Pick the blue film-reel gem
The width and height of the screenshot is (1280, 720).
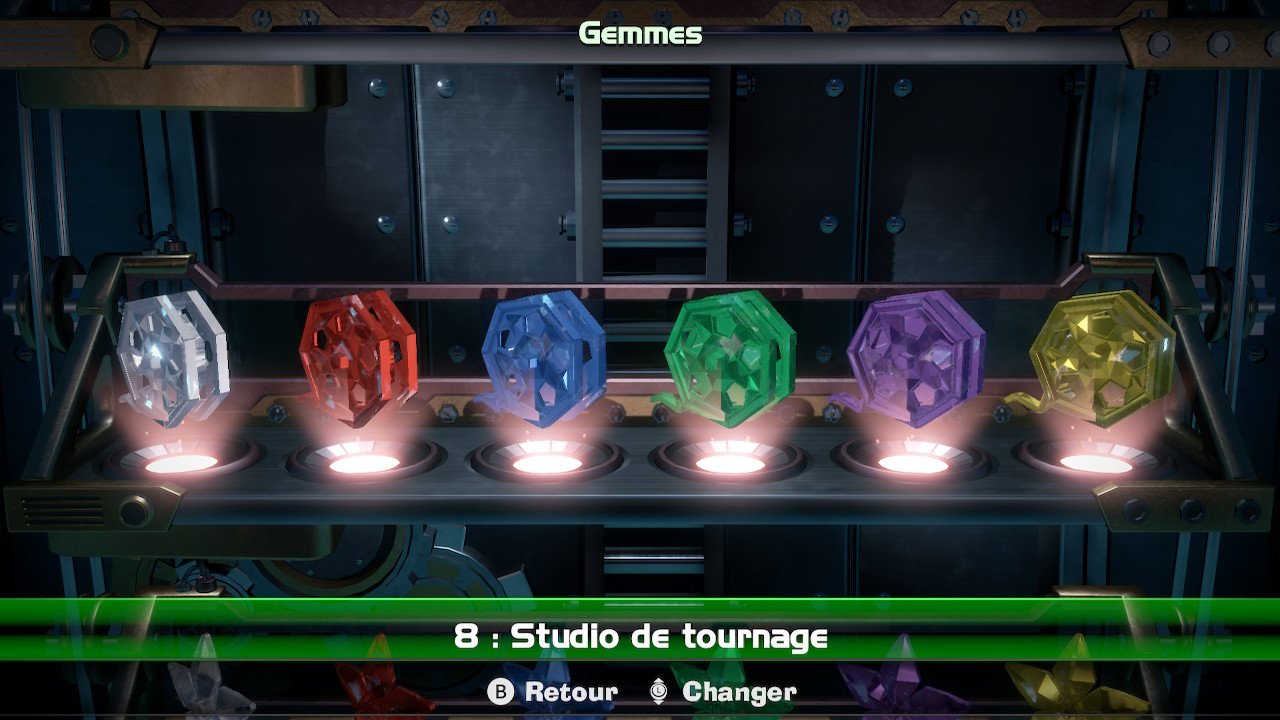point(543,357)
